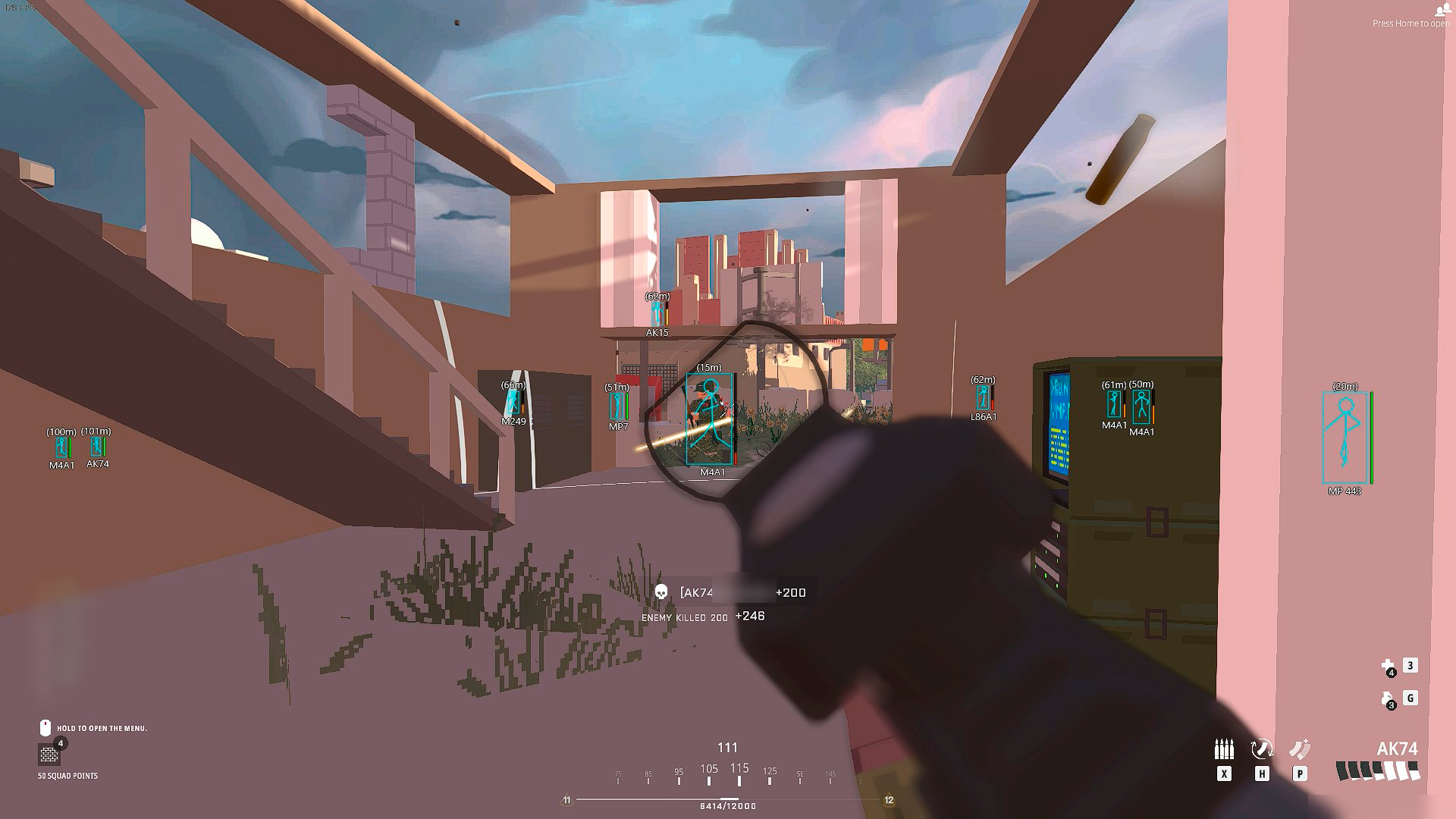Click the medkit icon beside the 3 keybind
Image resolution: width=1456 pixels, height=819 pixels.
click(1389, 666)
